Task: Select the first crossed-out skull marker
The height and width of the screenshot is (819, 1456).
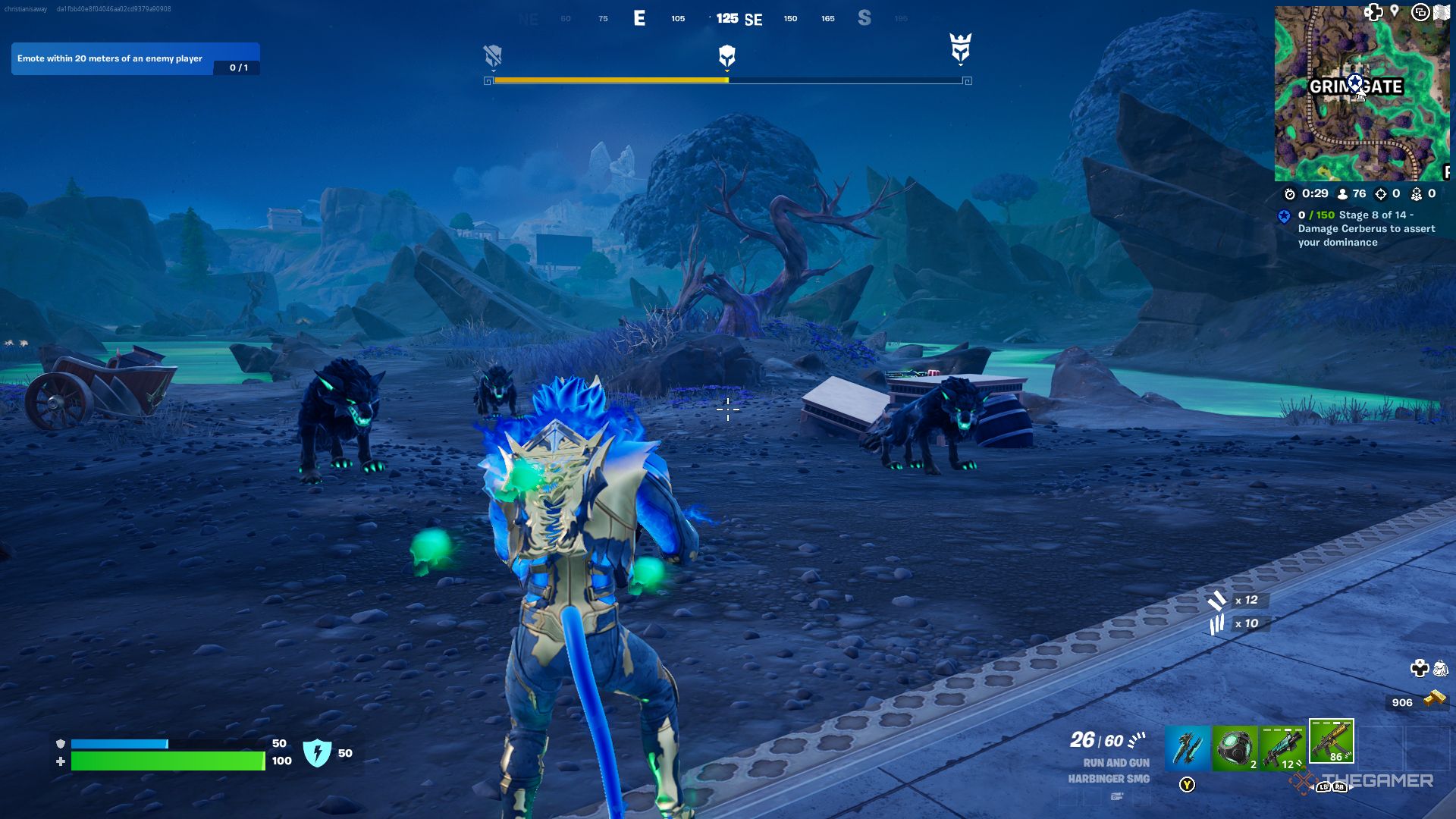Action: coord(493,55)
